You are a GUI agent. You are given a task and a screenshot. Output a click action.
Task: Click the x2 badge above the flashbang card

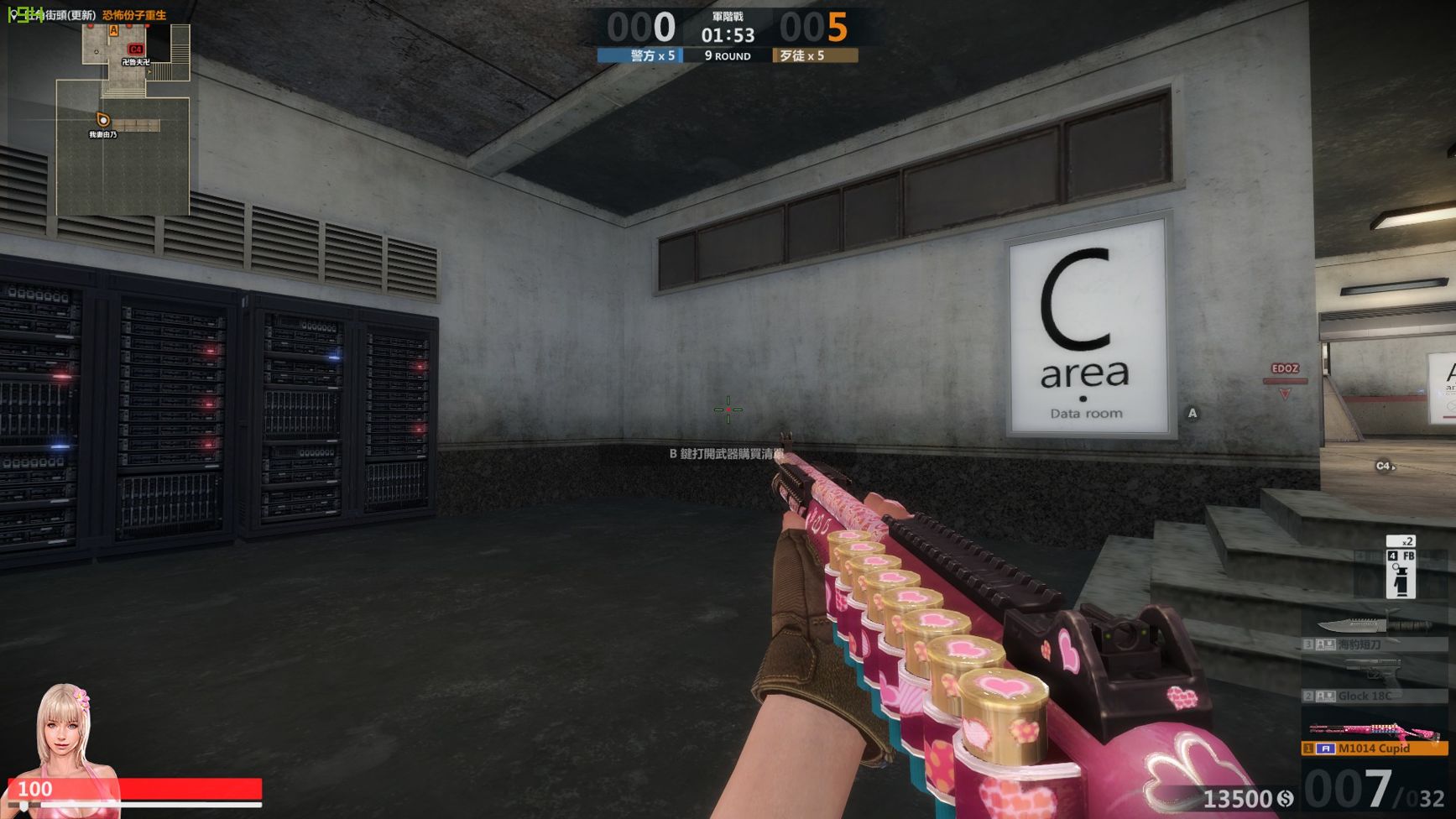(x=1400, y=541)
